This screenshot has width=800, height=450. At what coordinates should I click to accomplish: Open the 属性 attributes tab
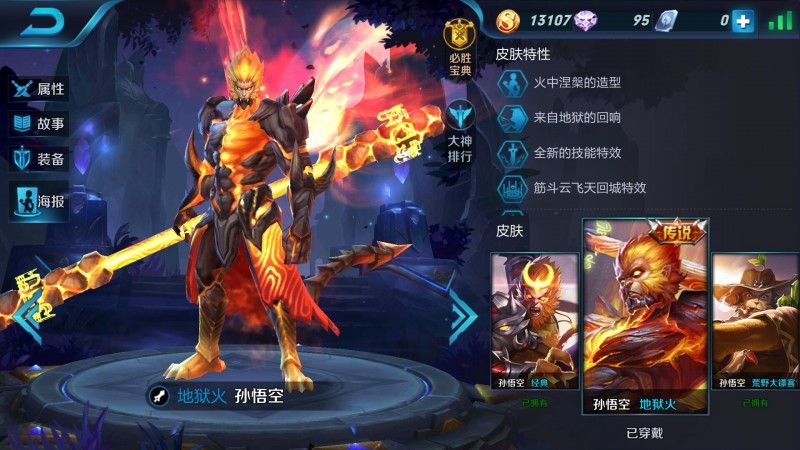point(39,88)
